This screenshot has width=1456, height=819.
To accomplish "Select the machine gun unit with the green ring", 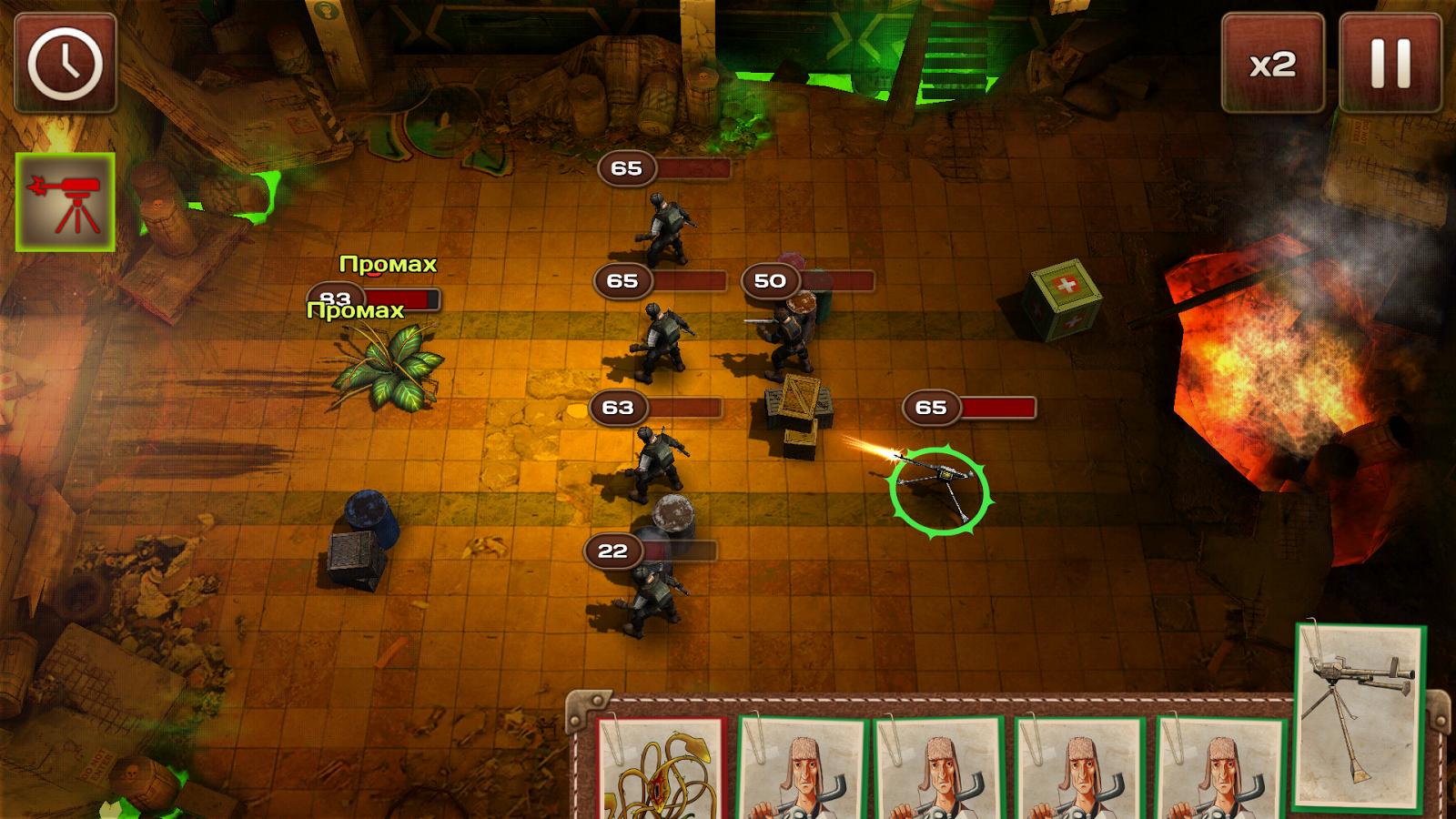I will (x=939, y=490).
